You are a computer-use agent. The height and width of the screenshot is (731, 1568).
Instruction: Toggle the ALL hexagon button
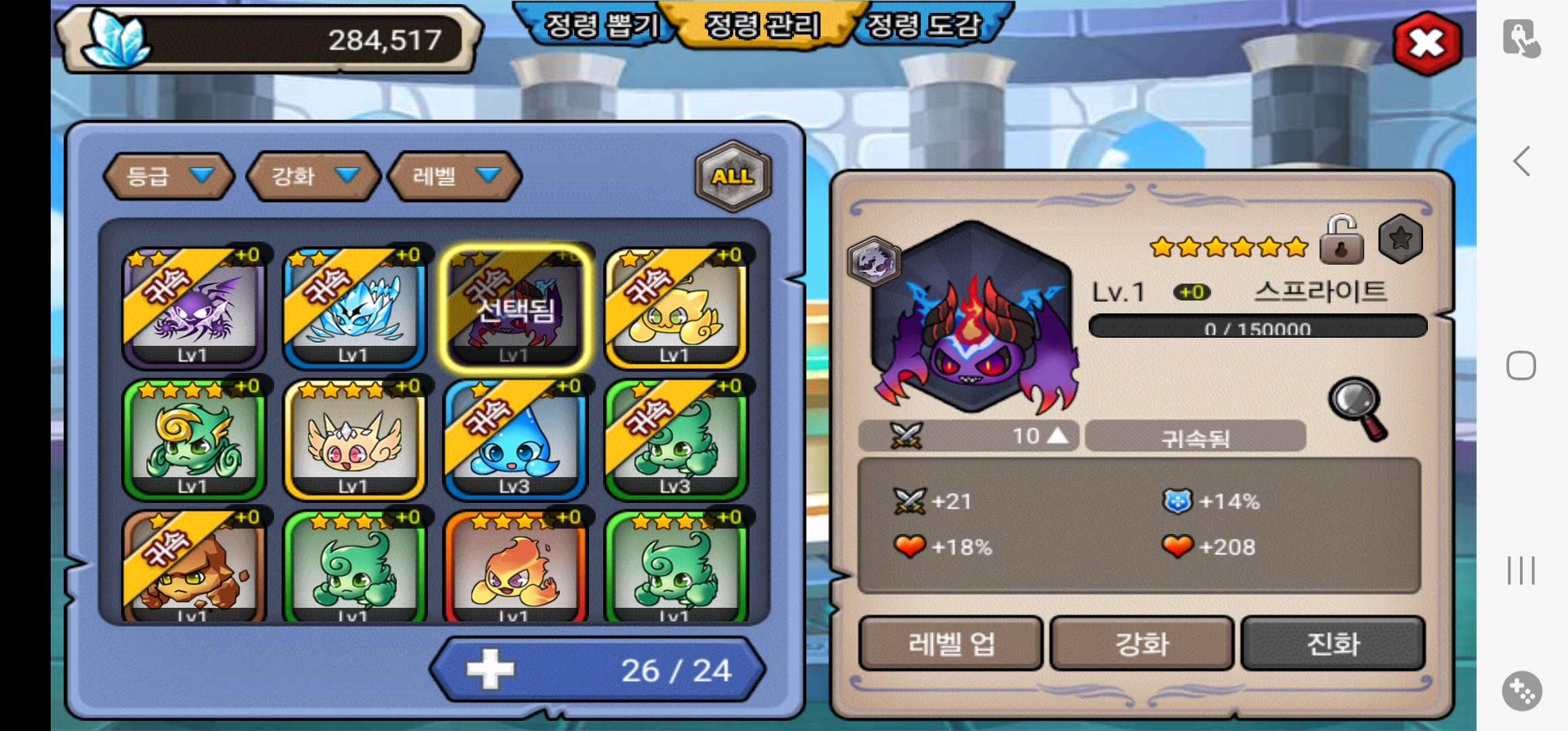tap(733, 176)
